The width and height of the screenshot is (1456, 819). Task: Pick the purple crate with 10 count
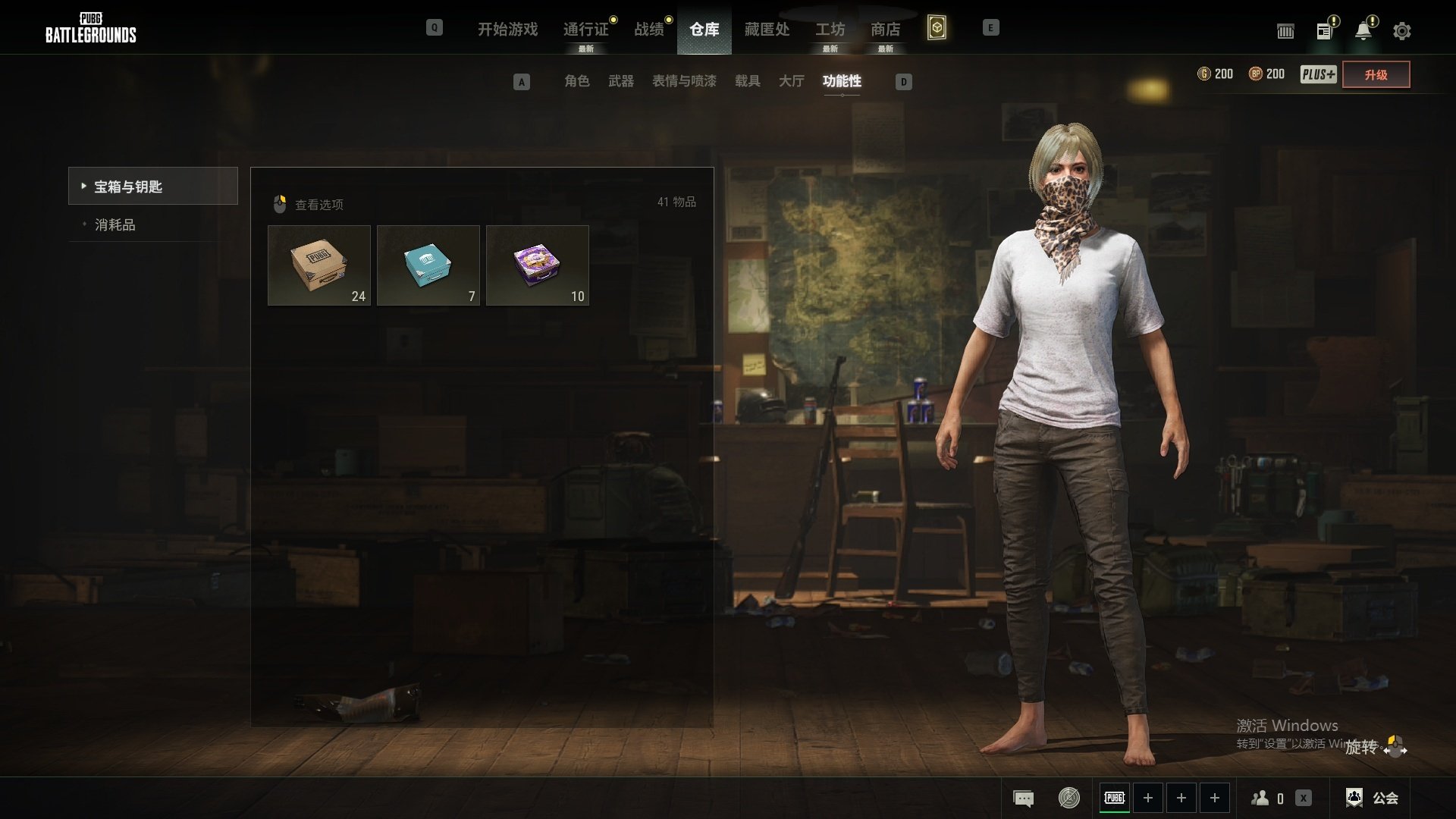tap(538, 265)
